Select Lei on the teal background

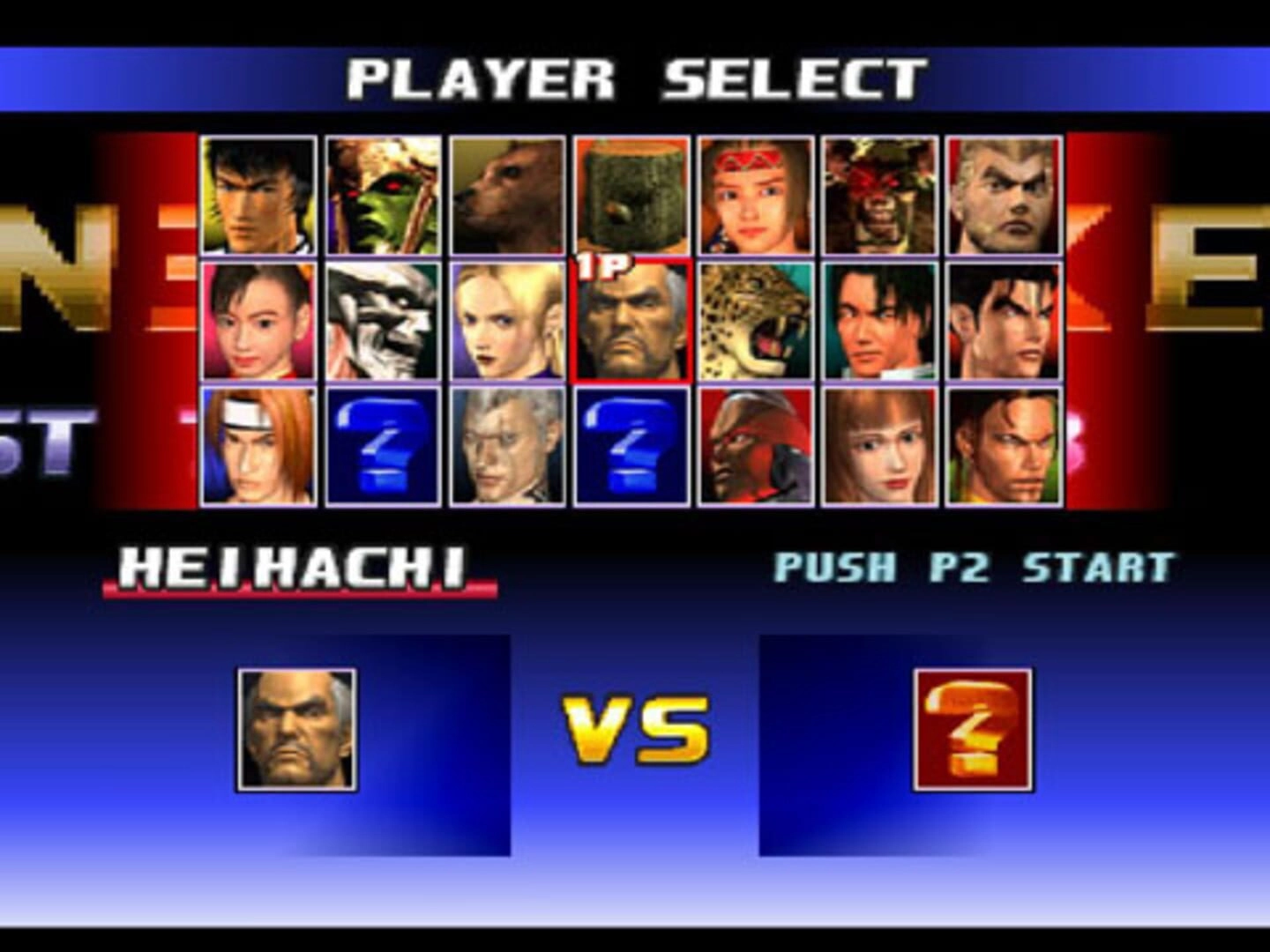pos(879,321)
